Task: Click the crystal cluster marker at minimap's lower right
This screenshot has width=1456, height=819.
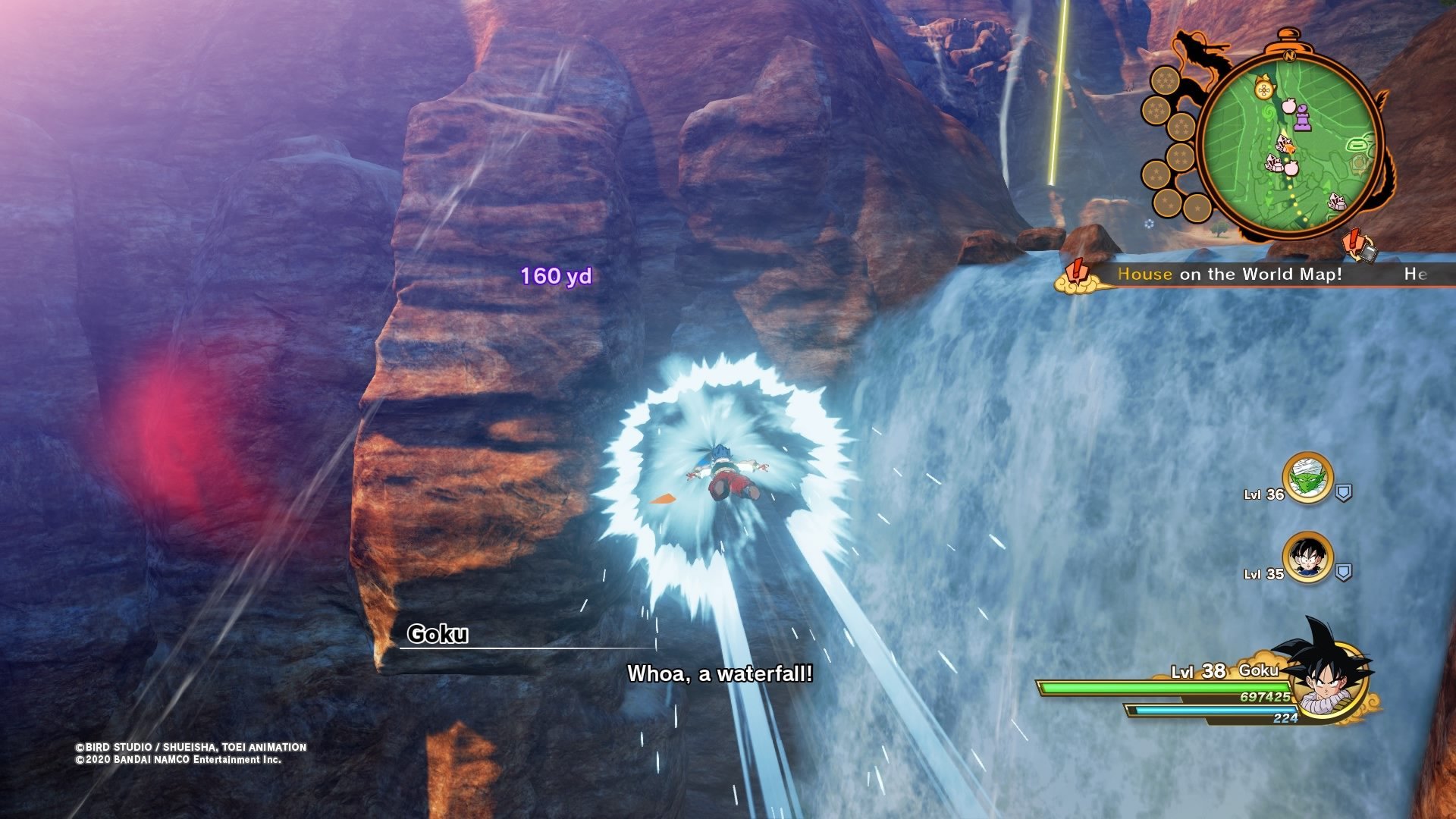Action: pyautogui.click(x=1337, y=202)
